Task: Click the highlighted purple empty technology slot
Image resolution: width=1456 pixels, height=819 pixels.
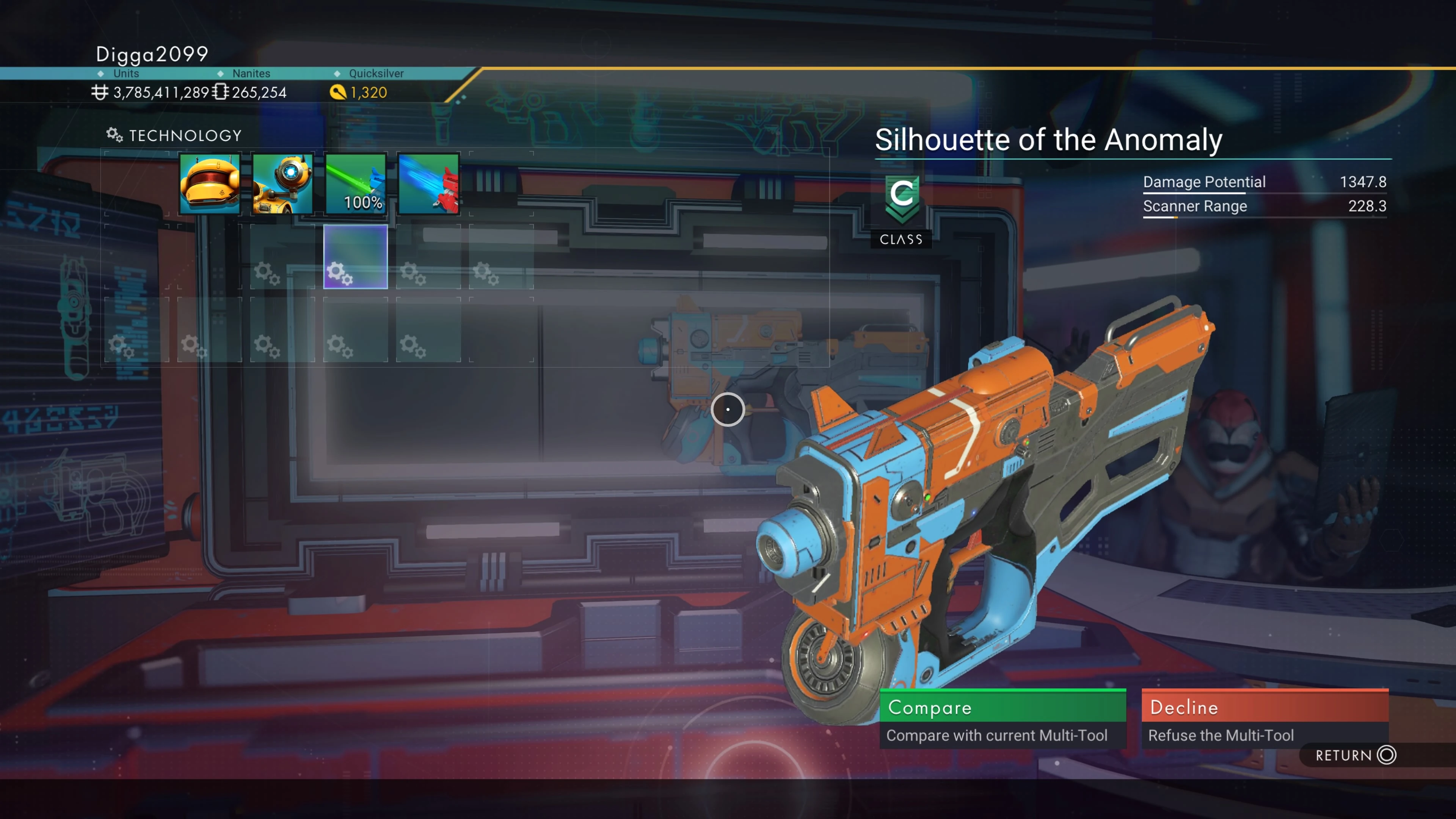Action: coord(356,257)
